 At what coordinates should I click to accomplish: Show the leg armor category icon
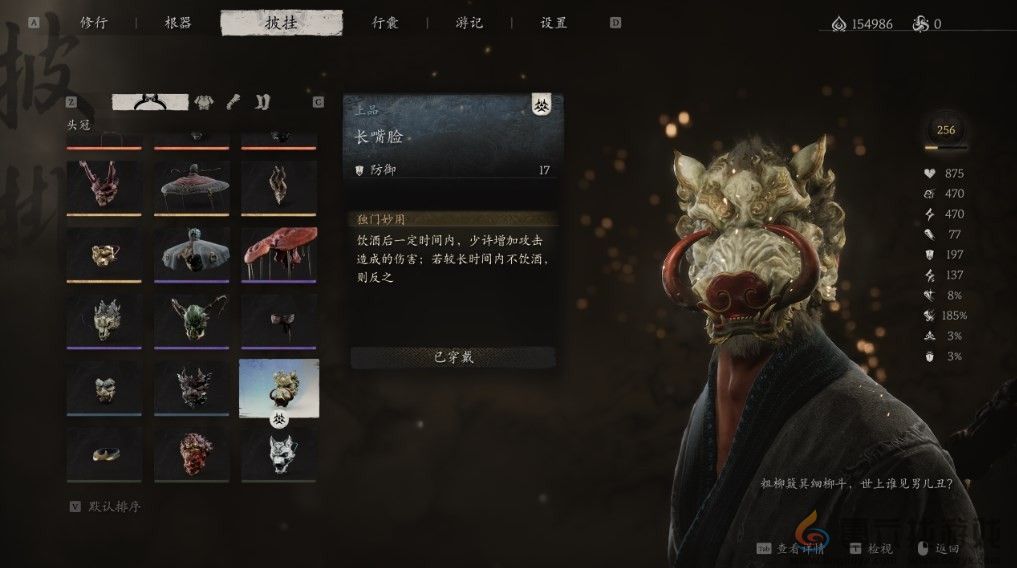point(261,101)
